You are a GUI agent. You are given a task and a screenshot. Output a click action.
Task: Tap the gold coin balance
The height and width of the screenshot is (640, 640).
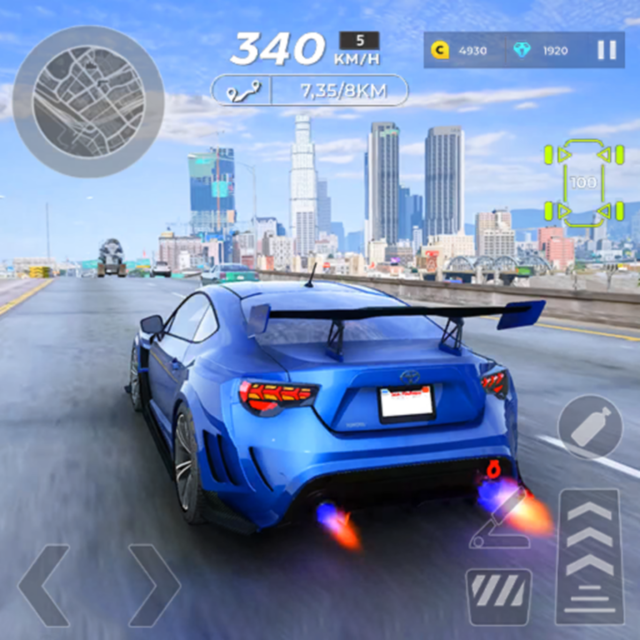point(458,50)
